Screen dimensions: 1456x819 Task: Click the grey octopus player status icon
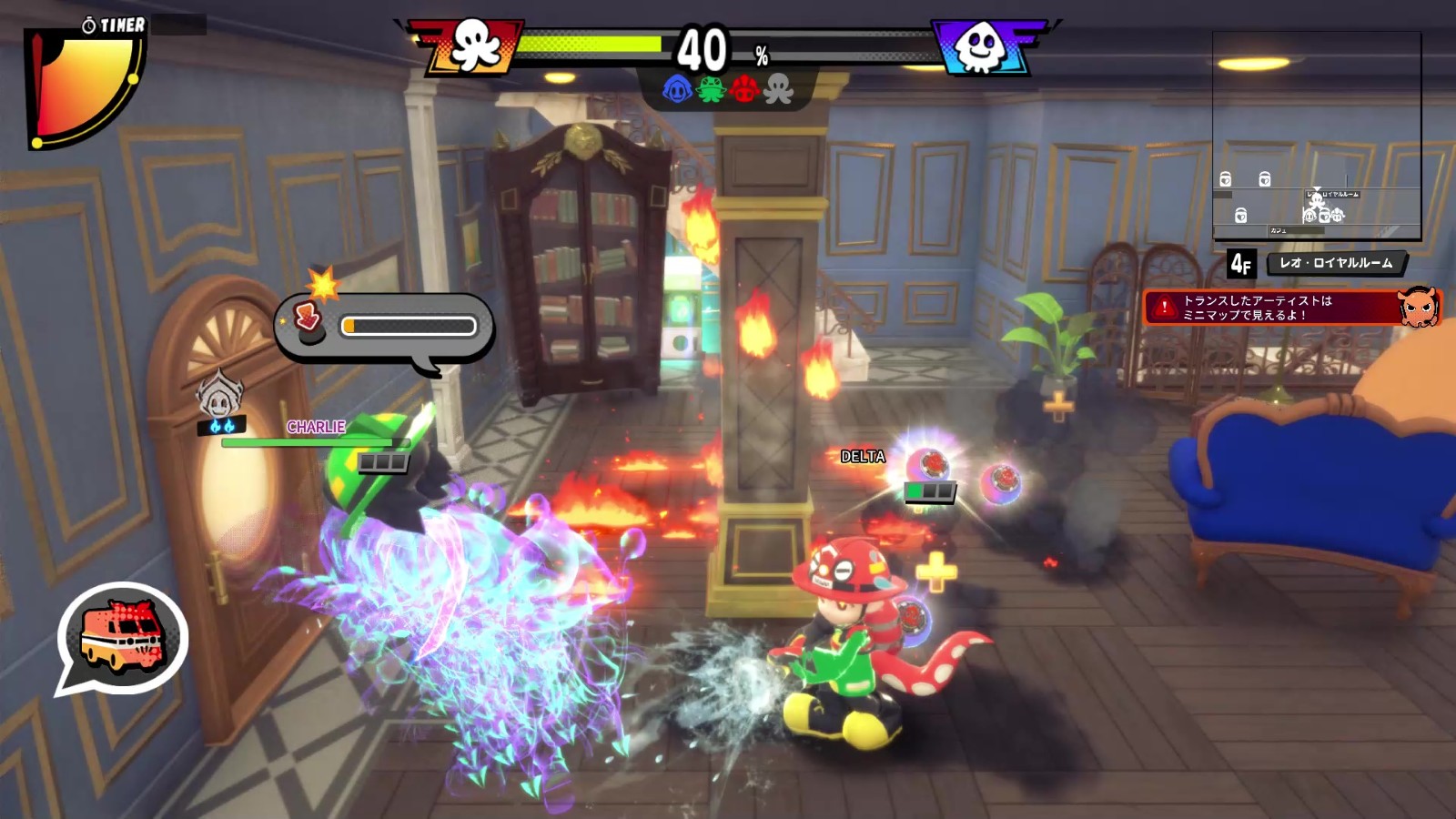pyautogui.click(x=779, y=89)
